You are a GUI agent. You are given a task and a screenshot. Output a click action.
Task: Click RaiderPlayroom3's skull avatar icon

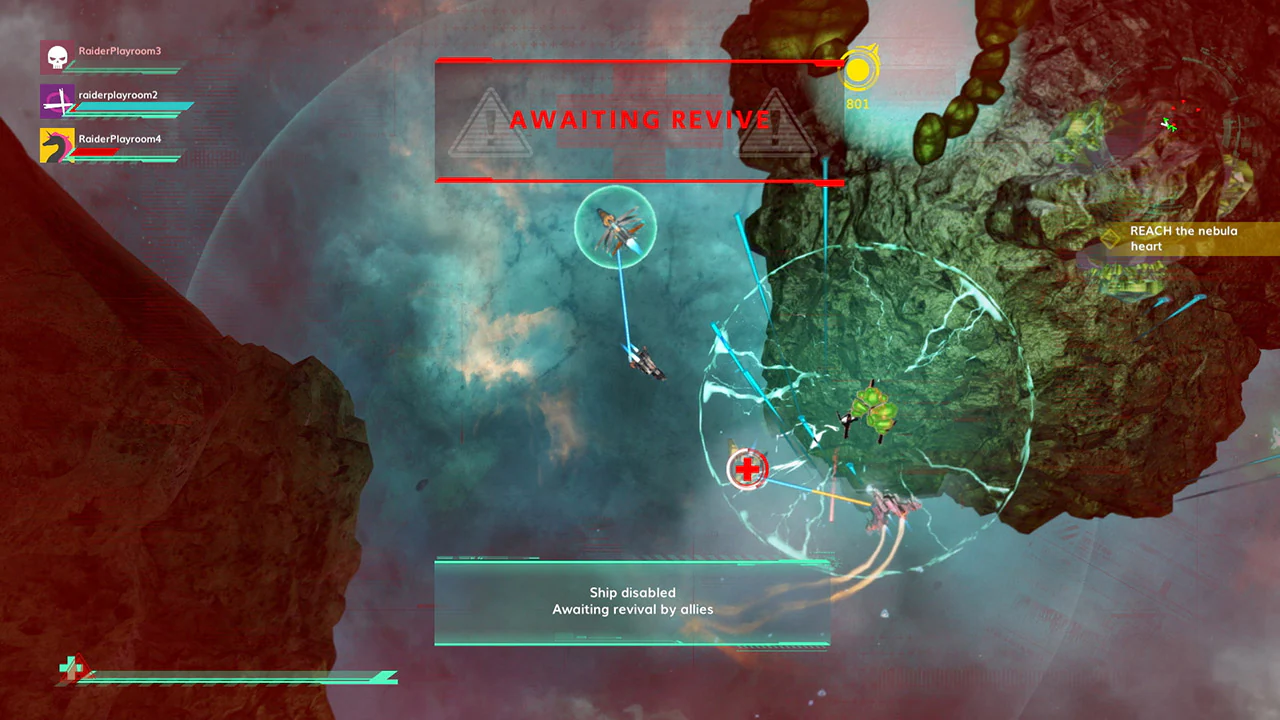pos(55,55)
